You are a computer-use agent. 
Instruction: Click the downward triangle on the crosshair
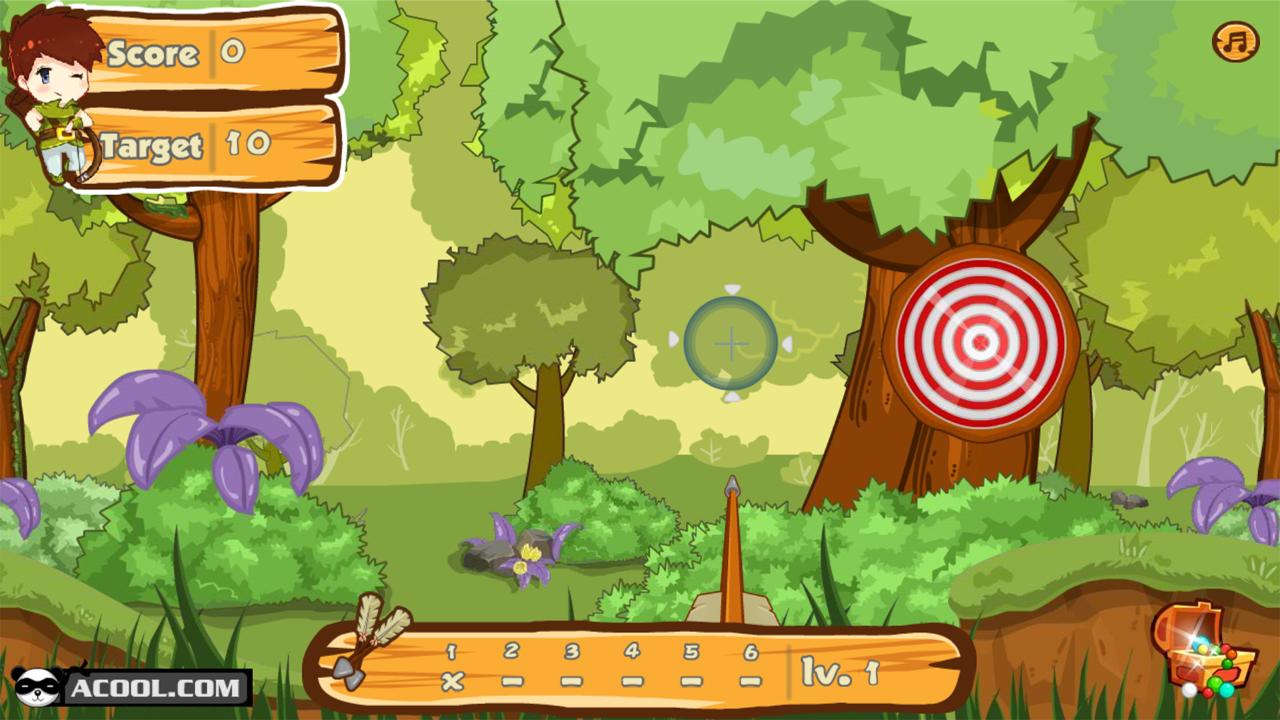(x=733, y=398)
